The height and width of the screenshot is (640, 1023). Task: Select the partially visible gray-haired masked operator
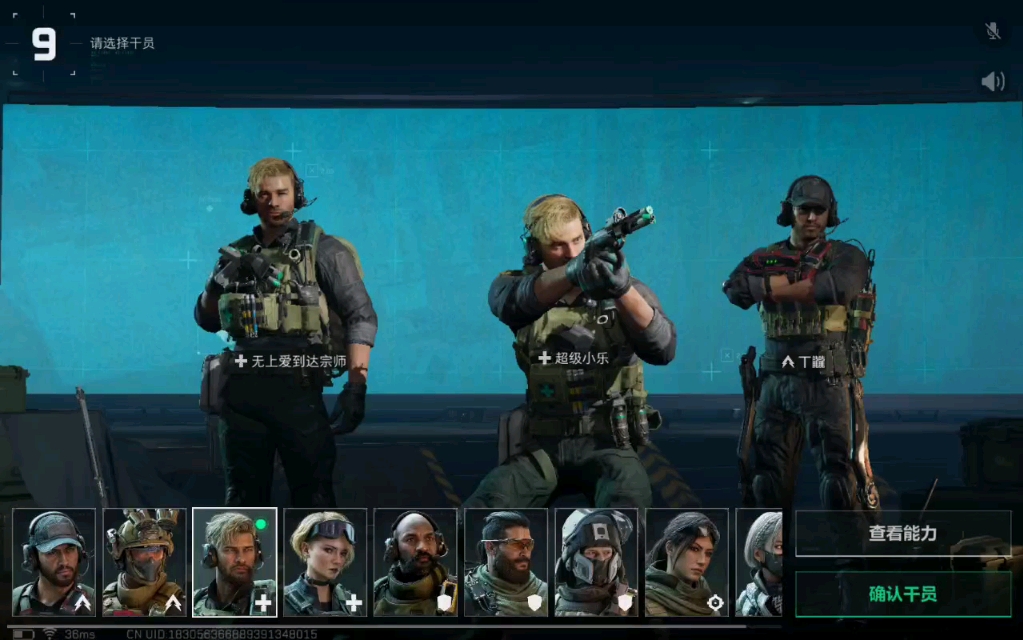click(x=760, y=562)
